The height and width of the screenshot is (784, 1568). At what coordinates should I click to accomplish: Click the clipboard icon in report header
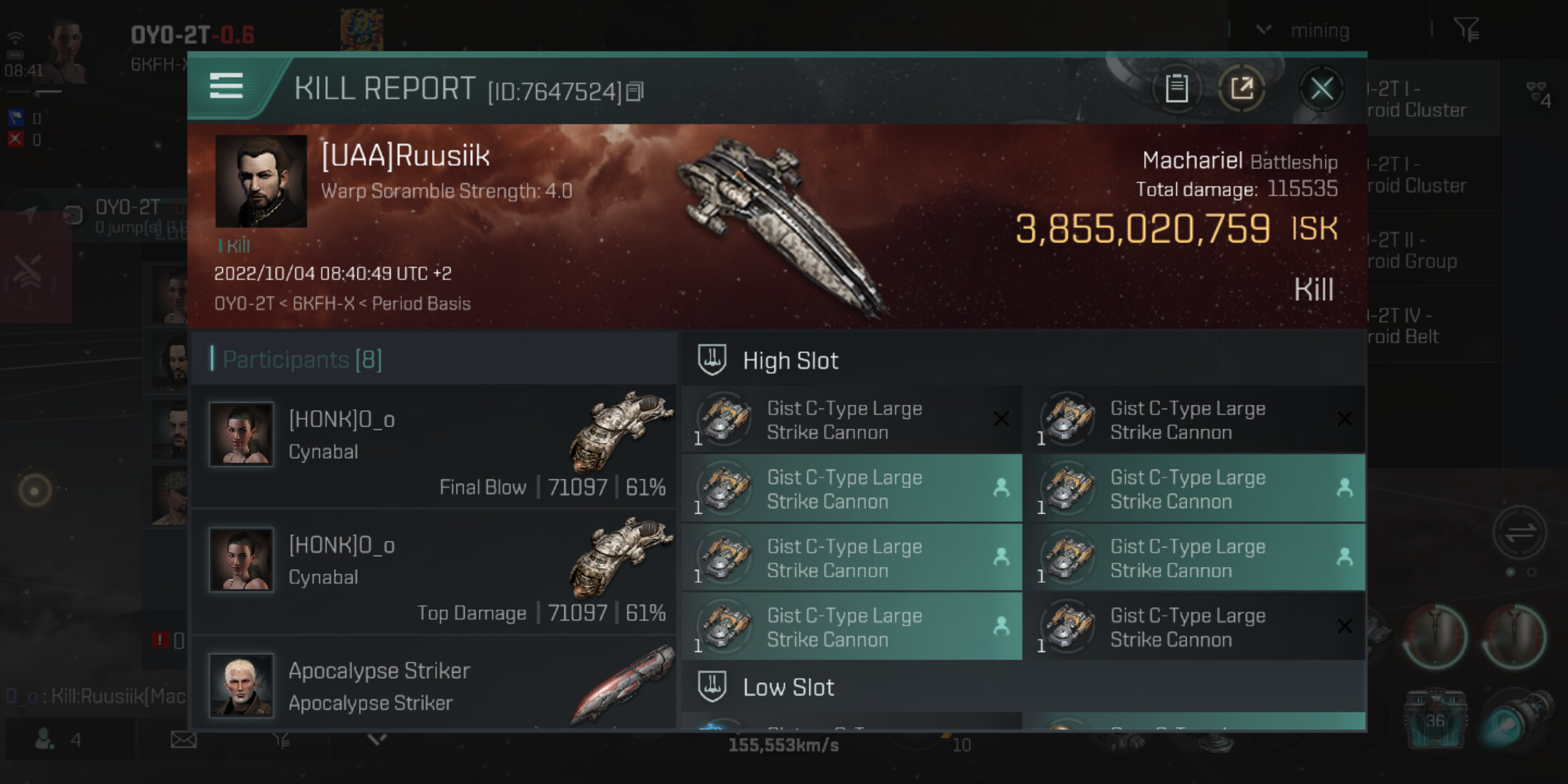coord(1176,89)
